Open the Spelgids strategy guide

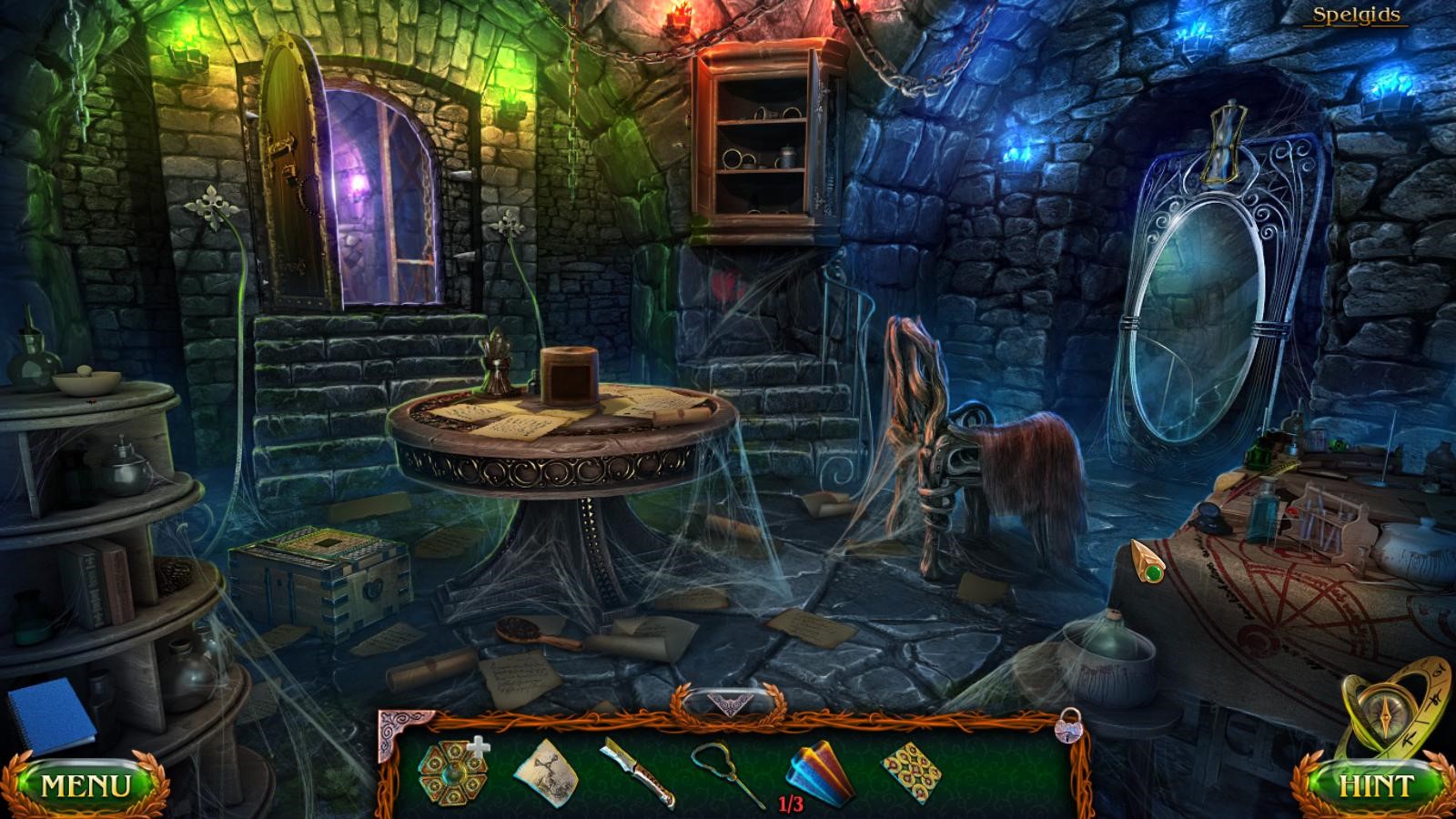tap(1355, 15)
